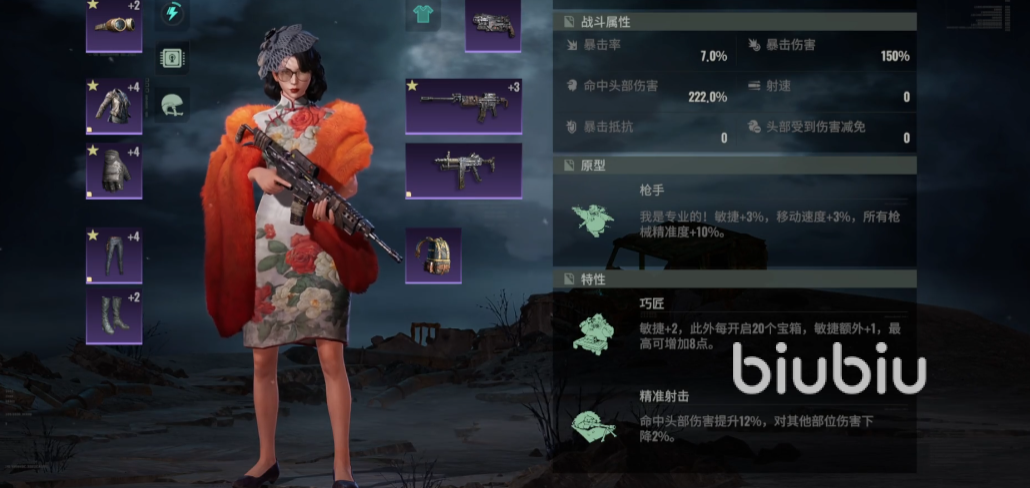Click the lightning bolt icon
1030x488 pixels.
click(x=173, y=13)
